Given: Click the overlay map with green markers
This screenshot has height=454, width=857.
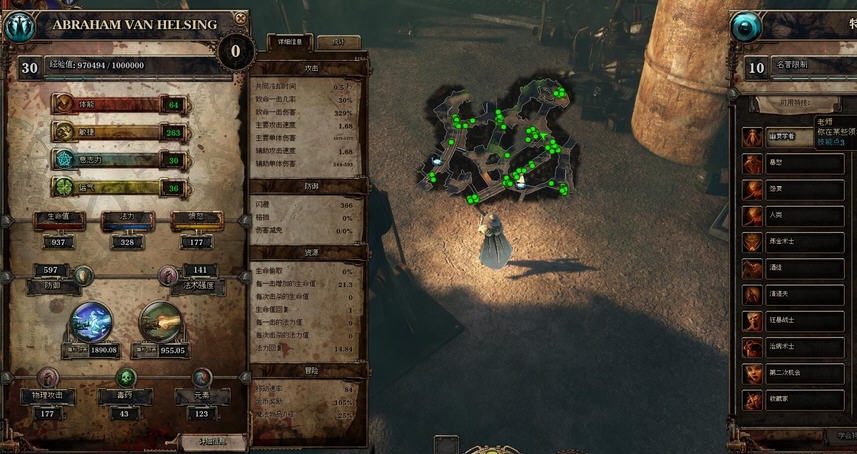Looking at the screenshot, I should (502, 142).
